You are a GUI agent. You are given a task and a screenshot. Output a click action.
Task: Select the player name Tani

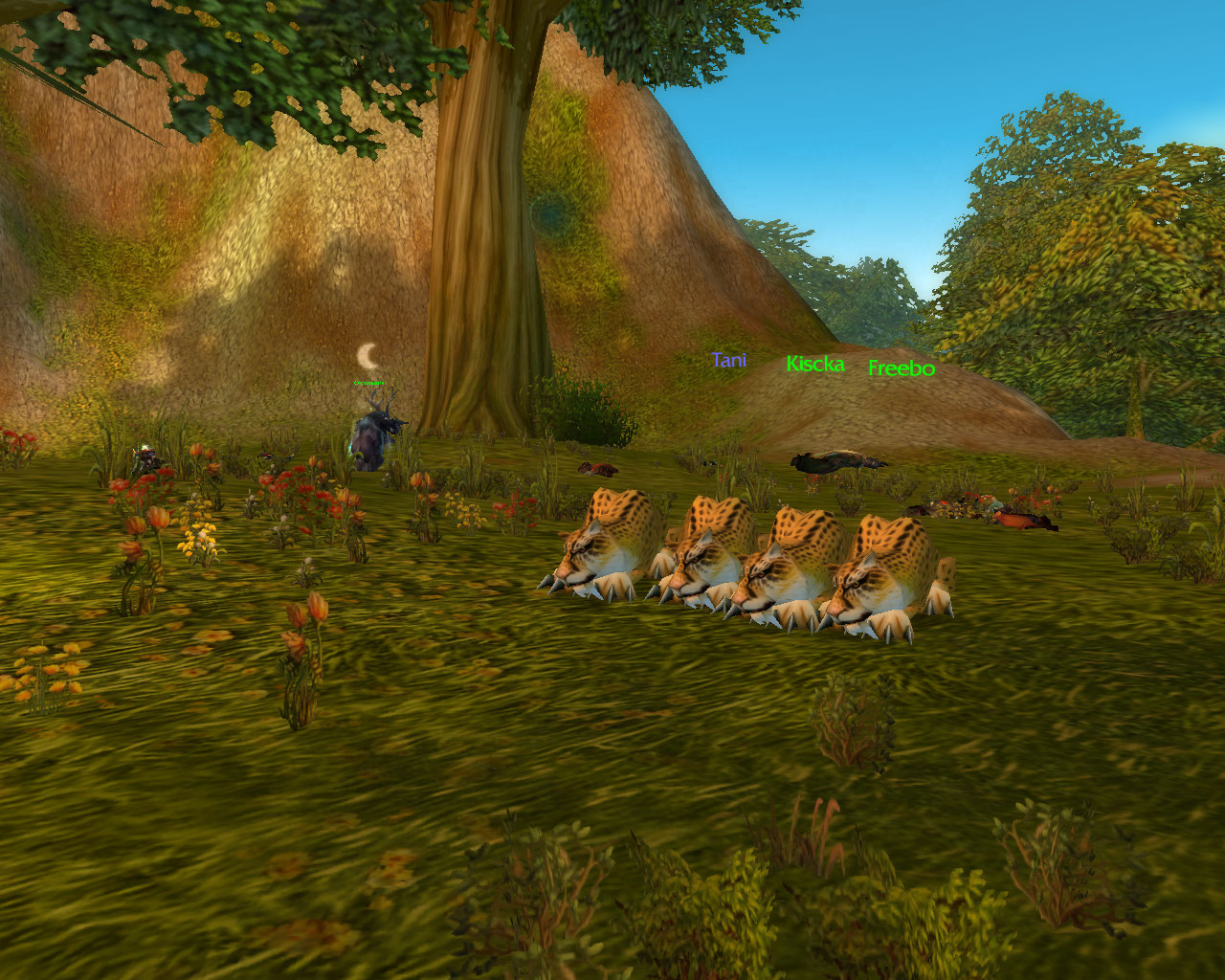pos(728,361)
